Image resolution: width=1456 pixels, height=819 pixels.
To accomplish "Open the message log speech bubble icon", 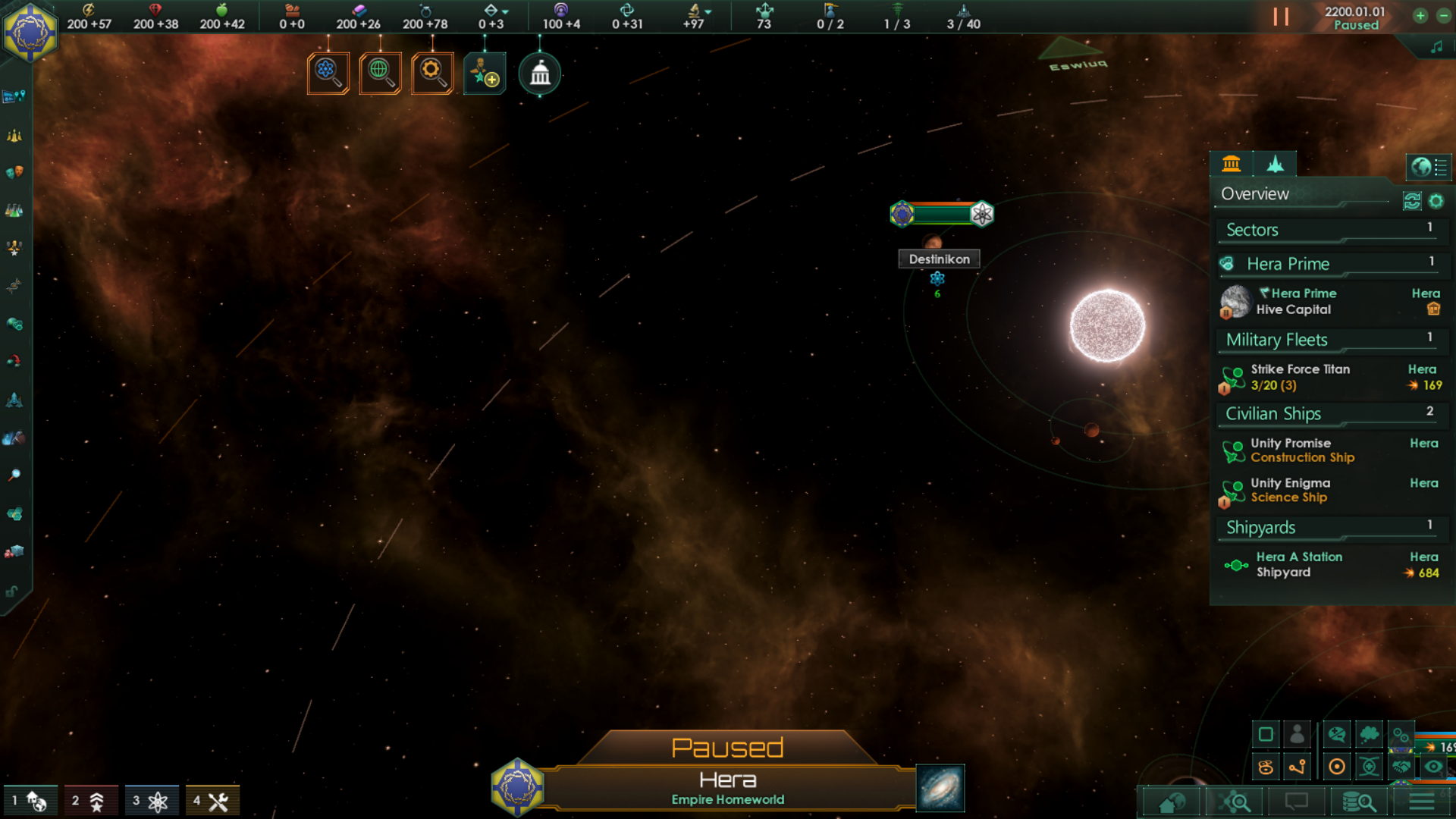I will click(1298, 802).
